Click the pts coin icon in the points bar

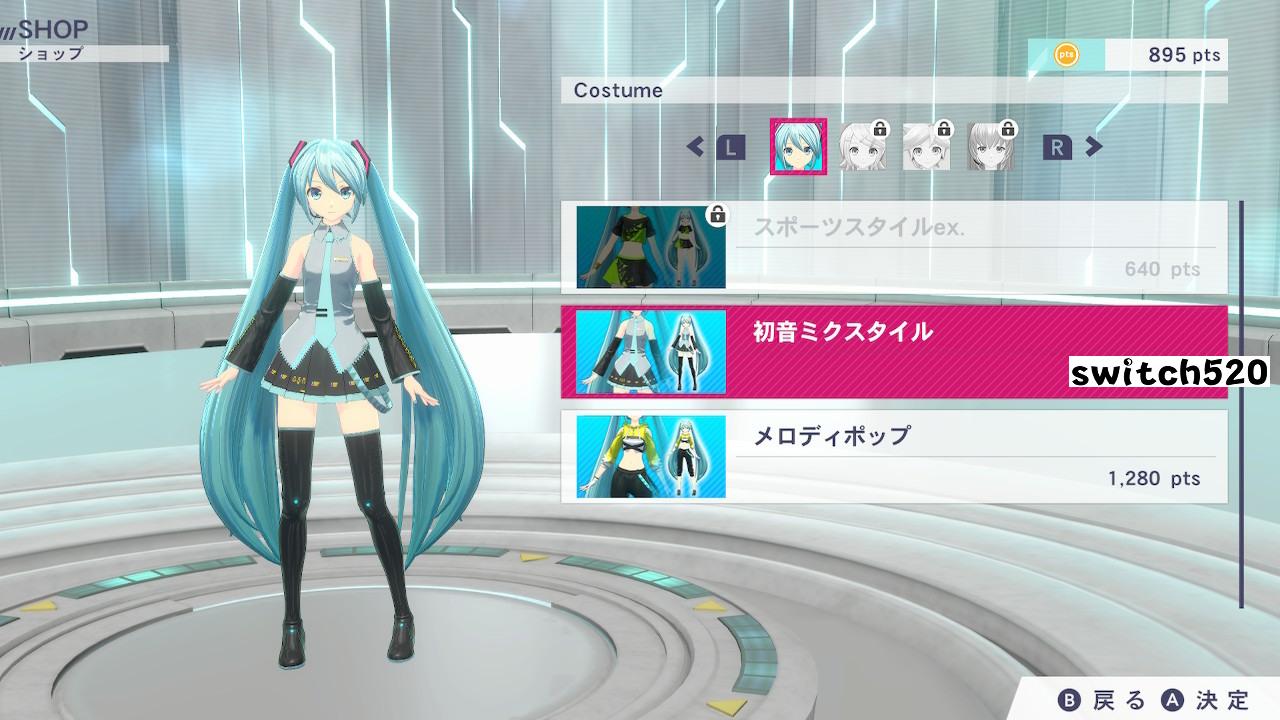(1065, 55)
